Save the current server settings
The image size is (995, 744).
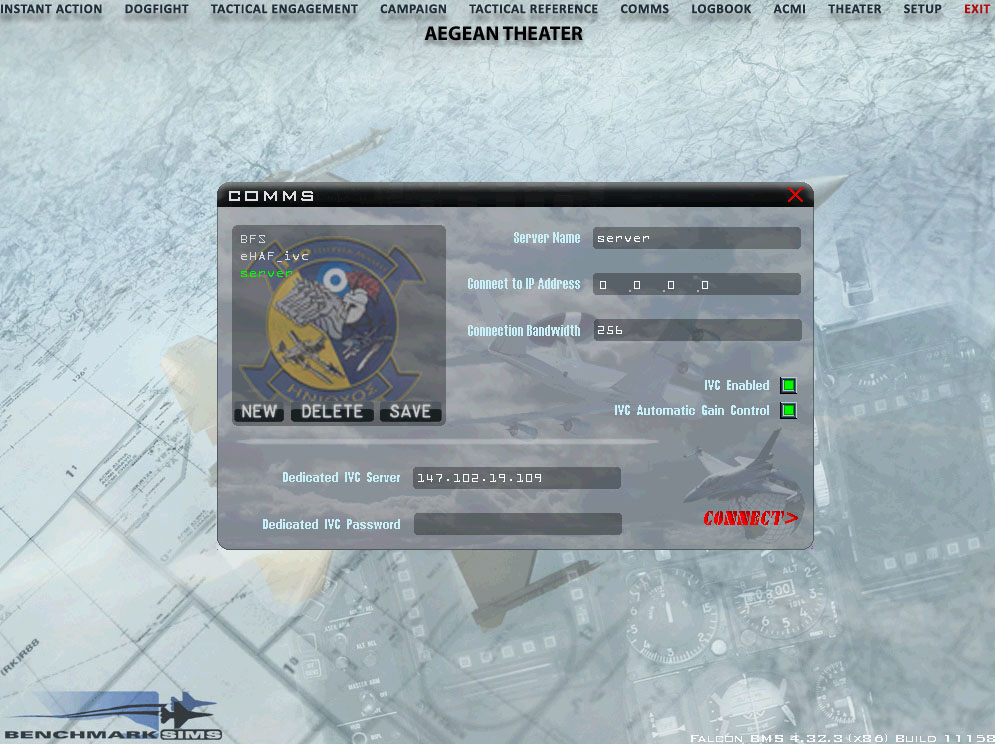point(410,412)
